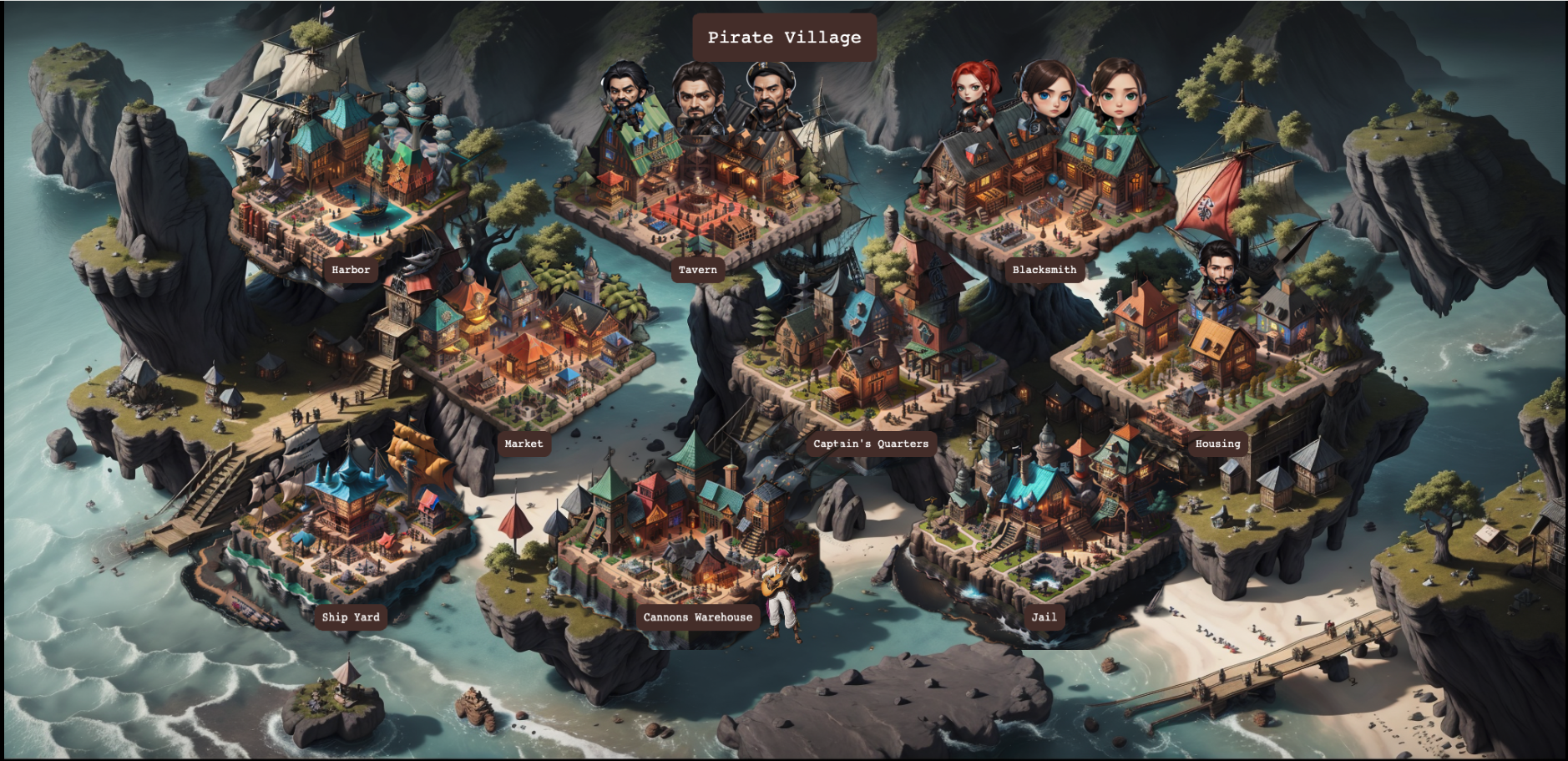The height and width of the screenshot is (761, 1568).
Task: Enter the Cannons Warehouse
Action: click(697, 617)
